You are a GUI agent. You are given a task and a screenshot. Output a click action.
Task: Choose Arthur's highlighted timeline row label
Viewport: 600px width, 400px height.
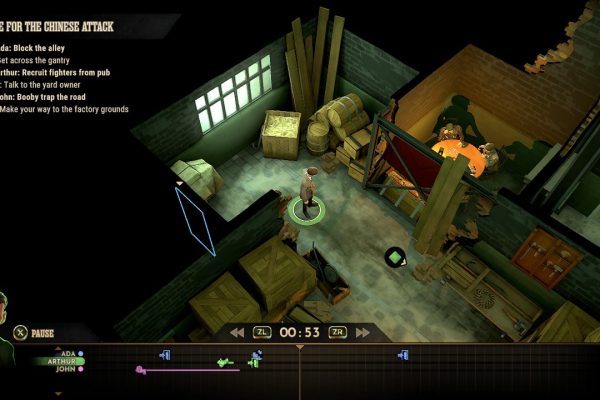(x=63, y=361)
